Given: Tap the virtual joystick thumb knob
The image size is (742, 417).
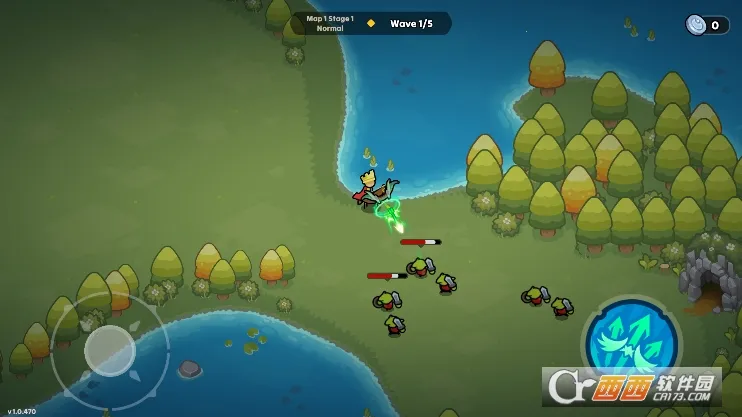Looking at the screenshot, I should click(109, 349).
